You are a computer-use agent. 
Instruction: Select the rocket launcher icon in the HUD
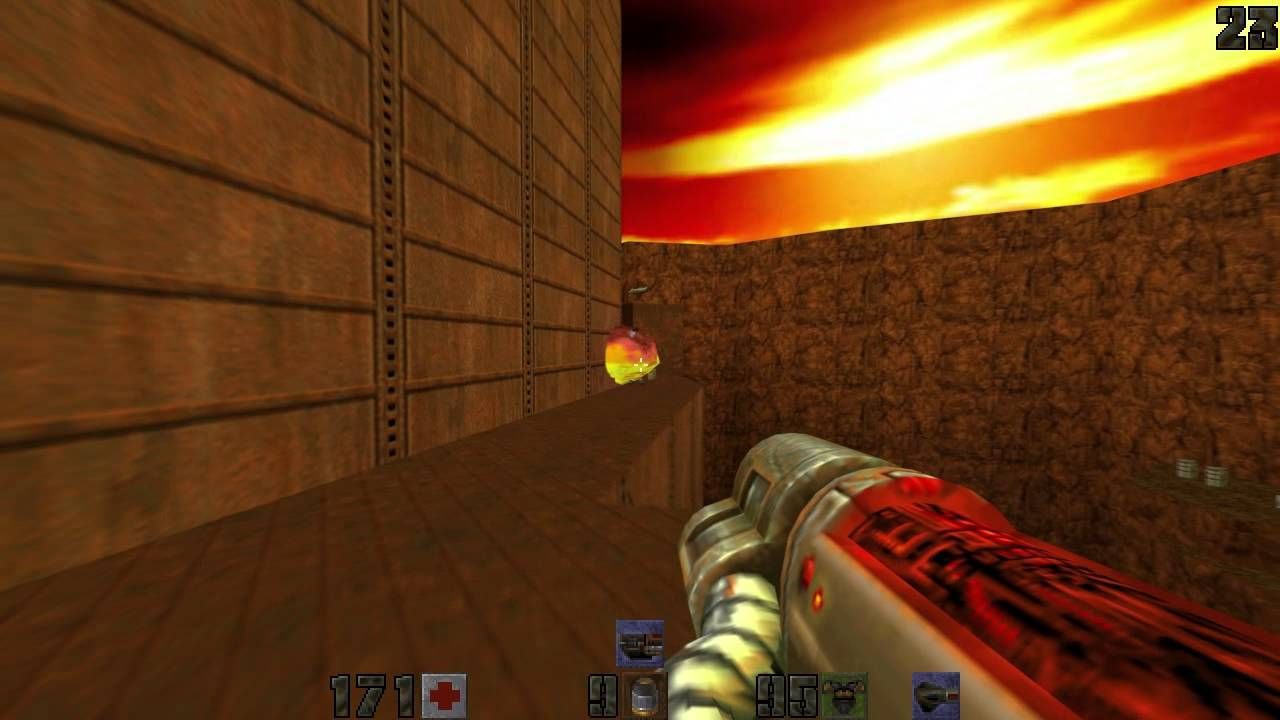pos(938,695)
